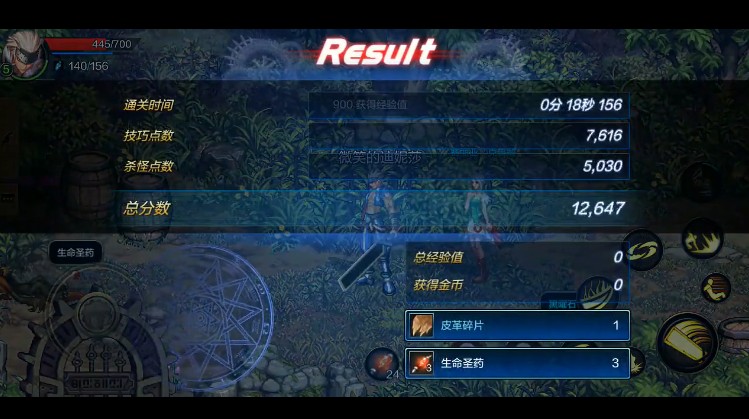Select the 生命圣药 reward row

tap(517, 363)
